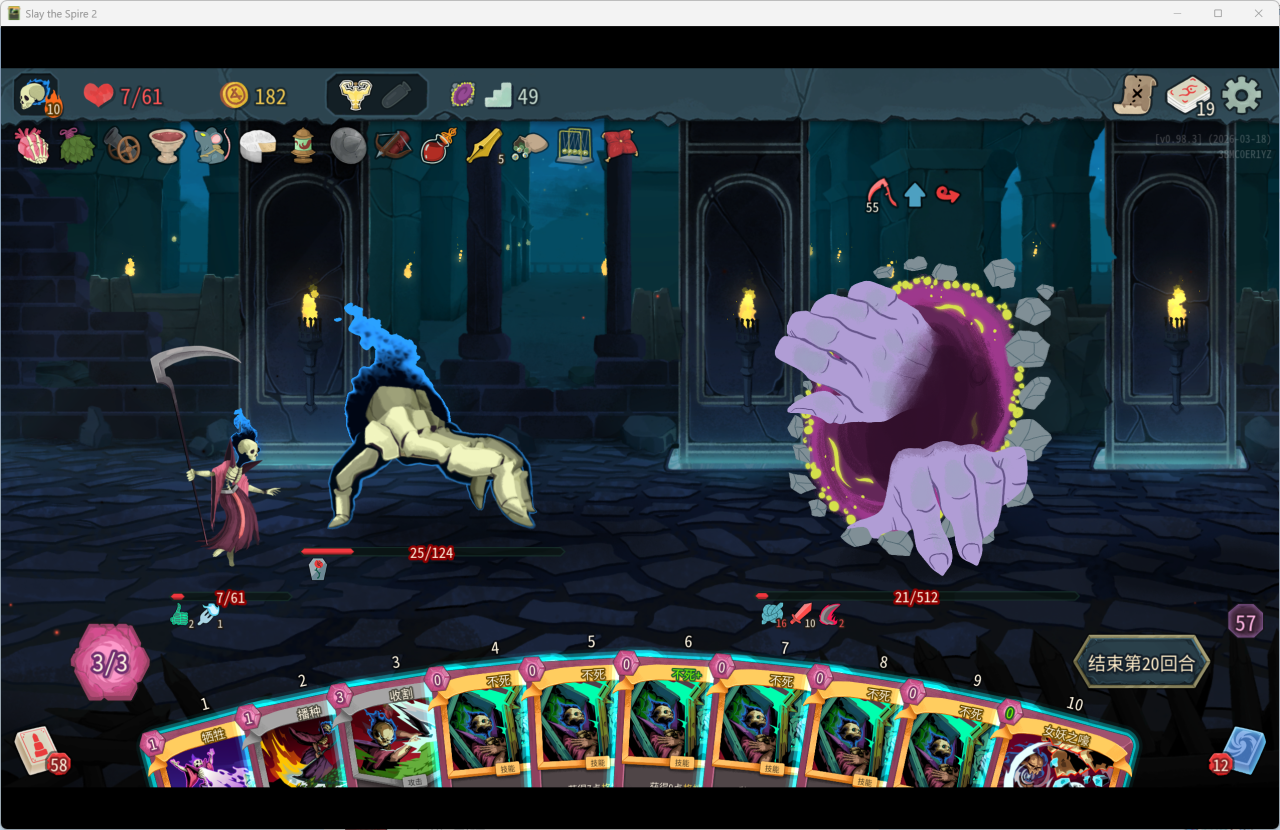View the discard pile showing 12
1280x830 pixels.
click(x=1243, y=750)
